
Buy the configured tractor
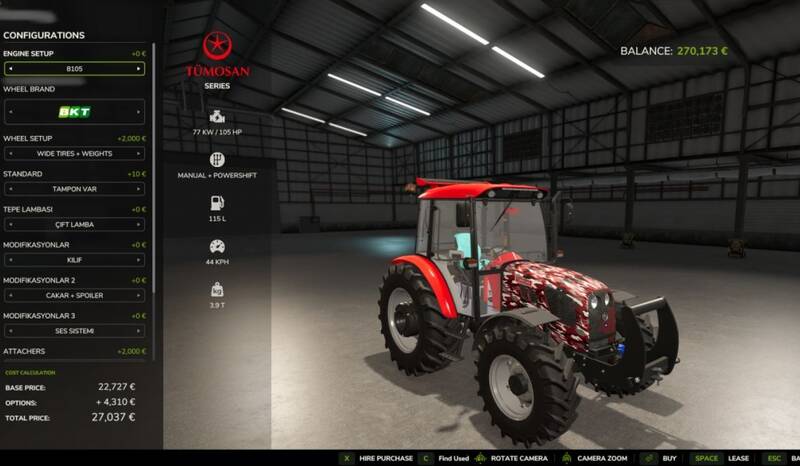point(669,458)
